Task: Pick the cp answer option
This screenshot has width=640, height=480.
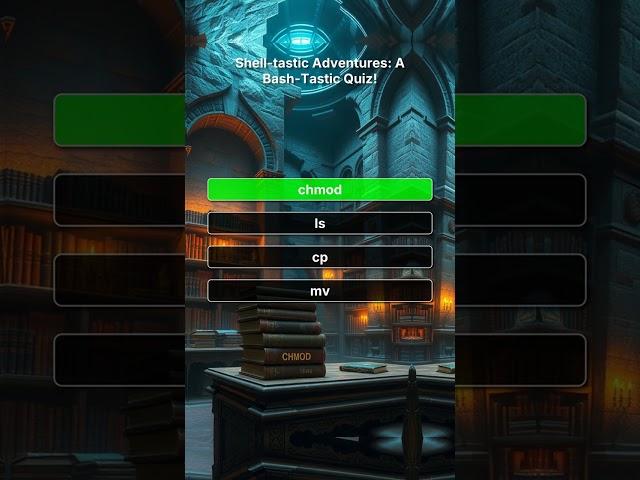Action: 320,257
